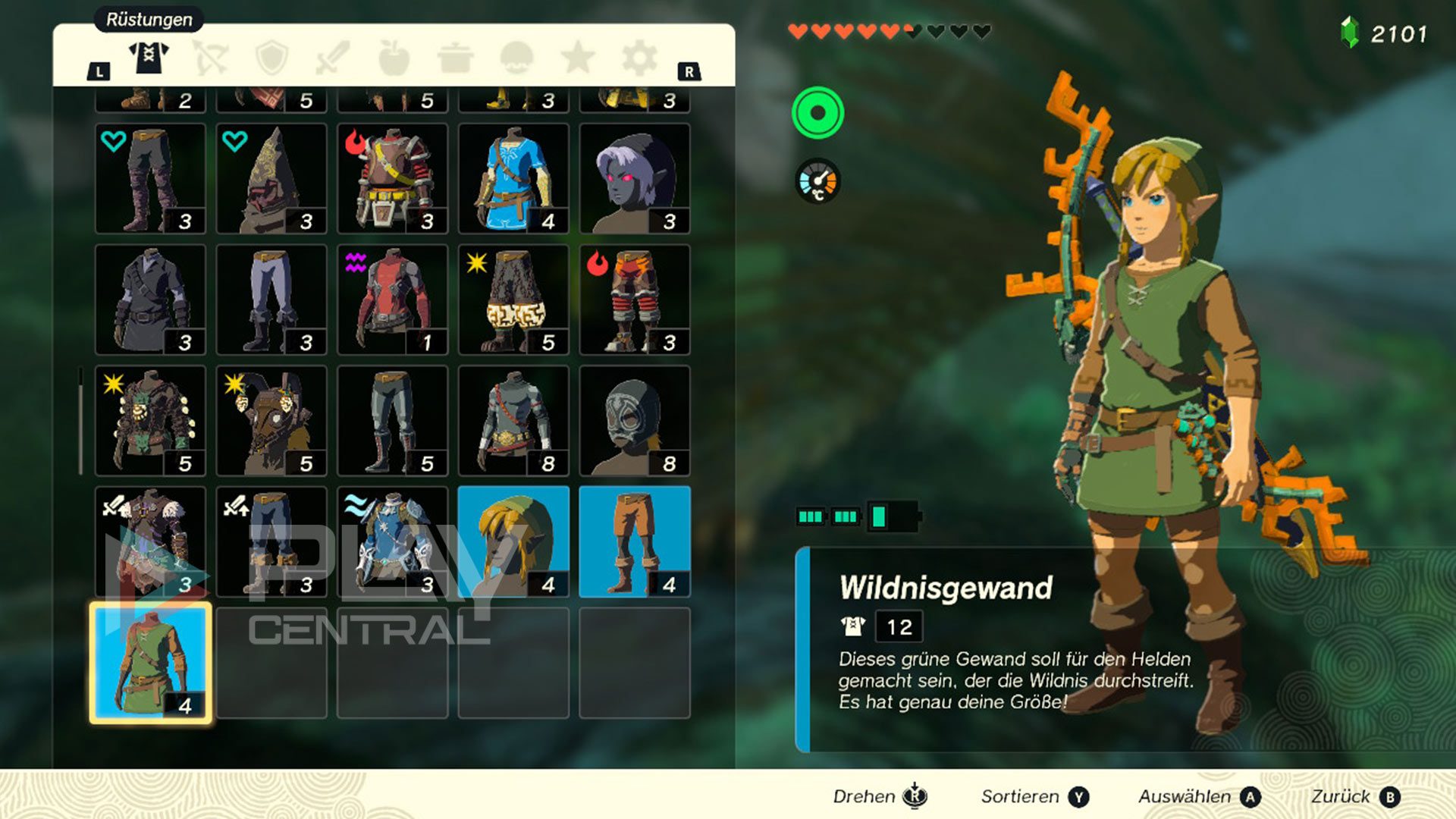Select the red fireproof flamebreaker armor slot
Viewport: 1456px width, 819px height.
click(x=392, y=178)
